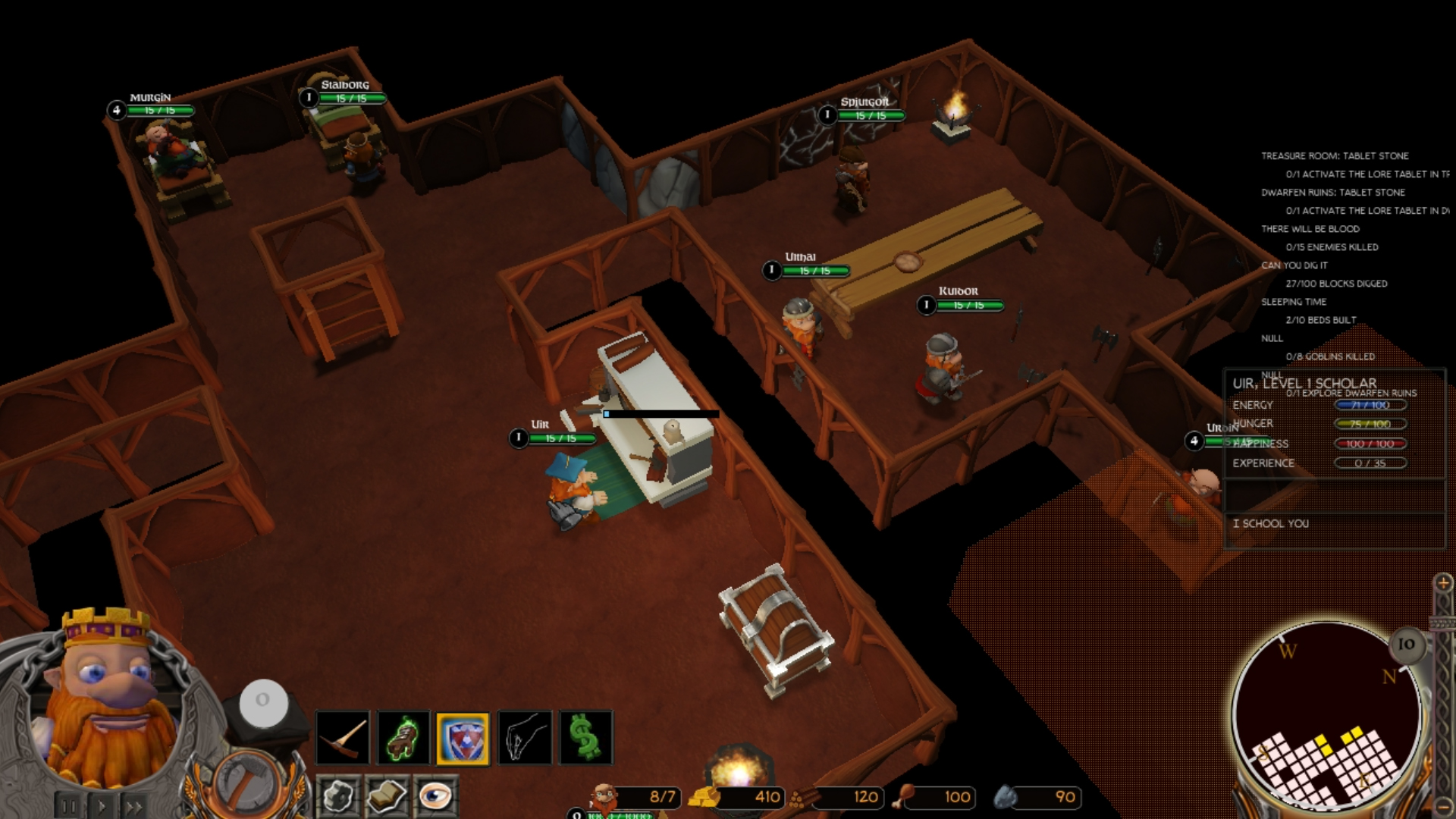The width and height of the screenshot is (1456, 819).
Task: Select the pickaxe dig tool
Action: tap(343, 737)
